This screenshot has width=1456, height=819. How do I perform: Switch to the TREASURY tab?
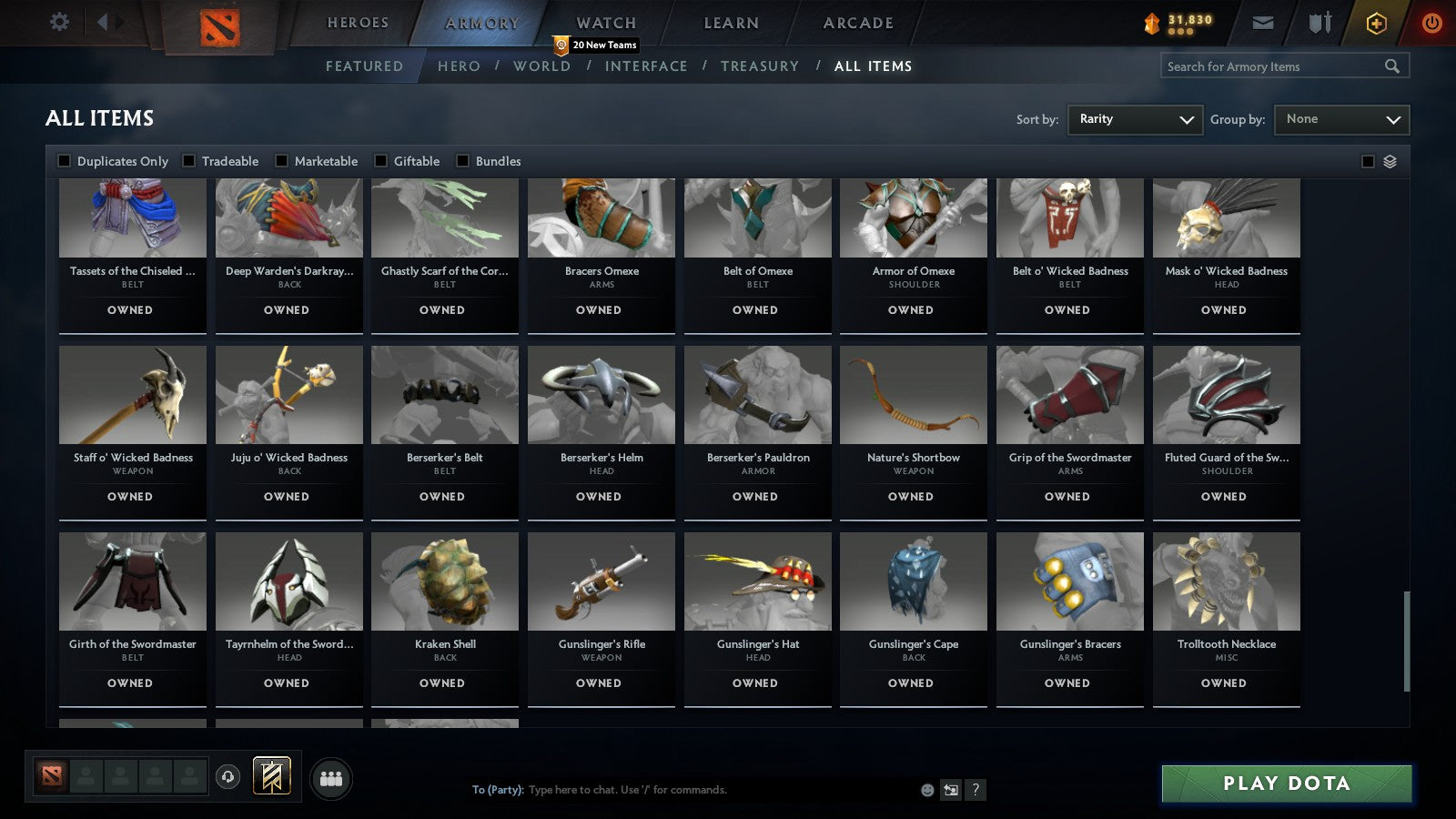(760, 66)
